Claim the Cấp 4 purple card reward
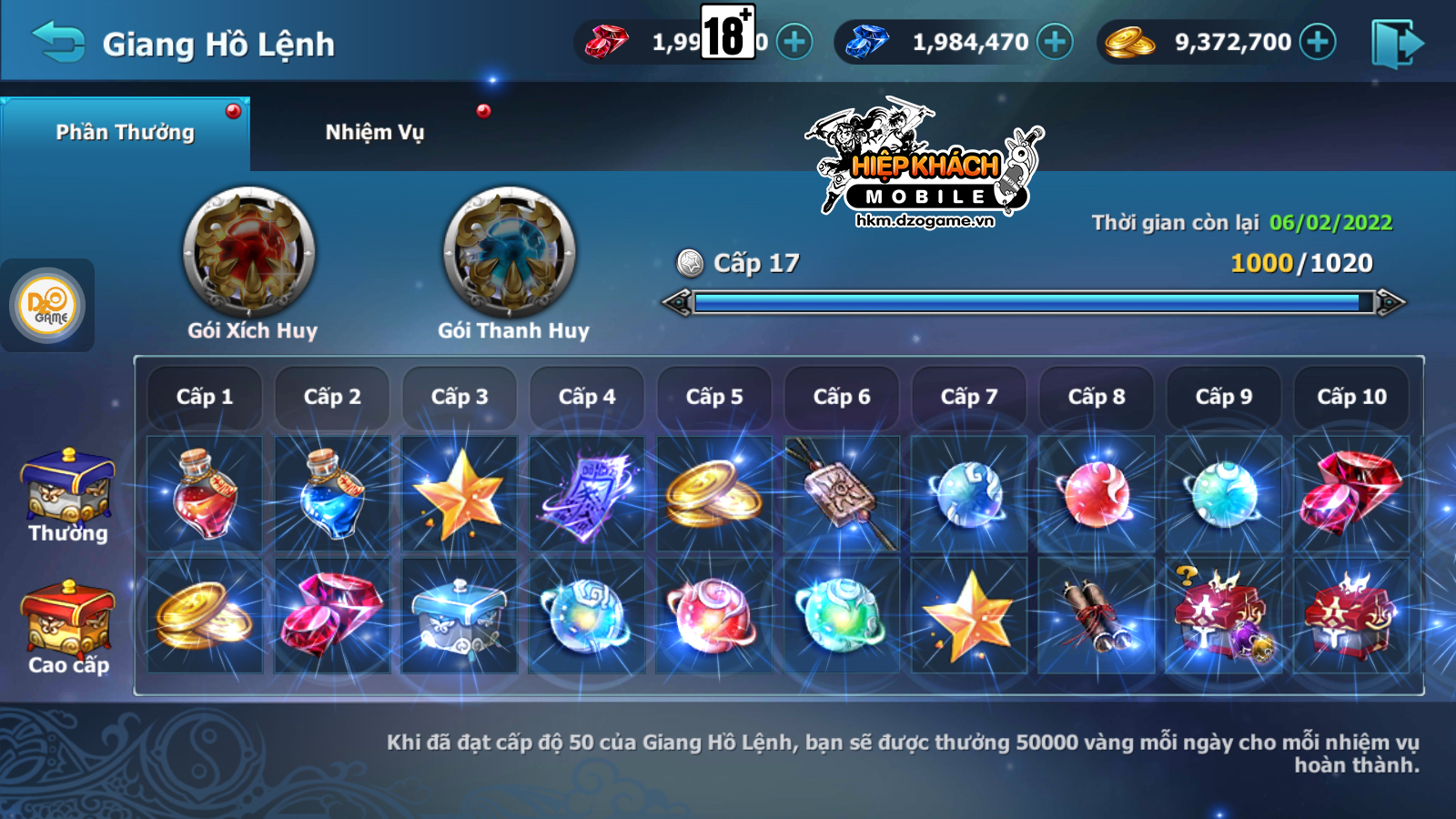This screenshot has height=819, width=1456. point(587,494)
